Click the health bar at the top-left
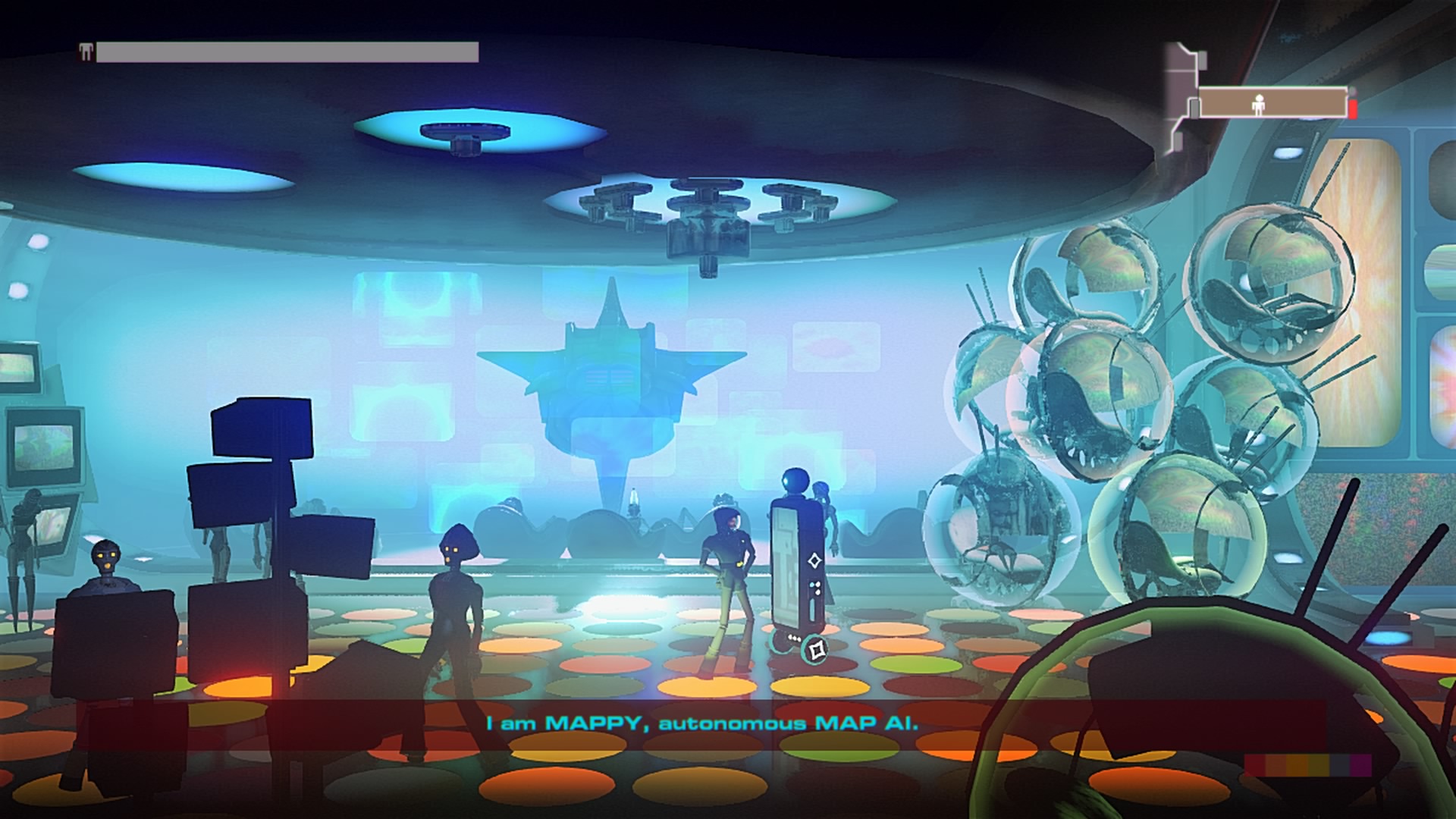This screenshot has height=819, width=1456. pos(288,53)
